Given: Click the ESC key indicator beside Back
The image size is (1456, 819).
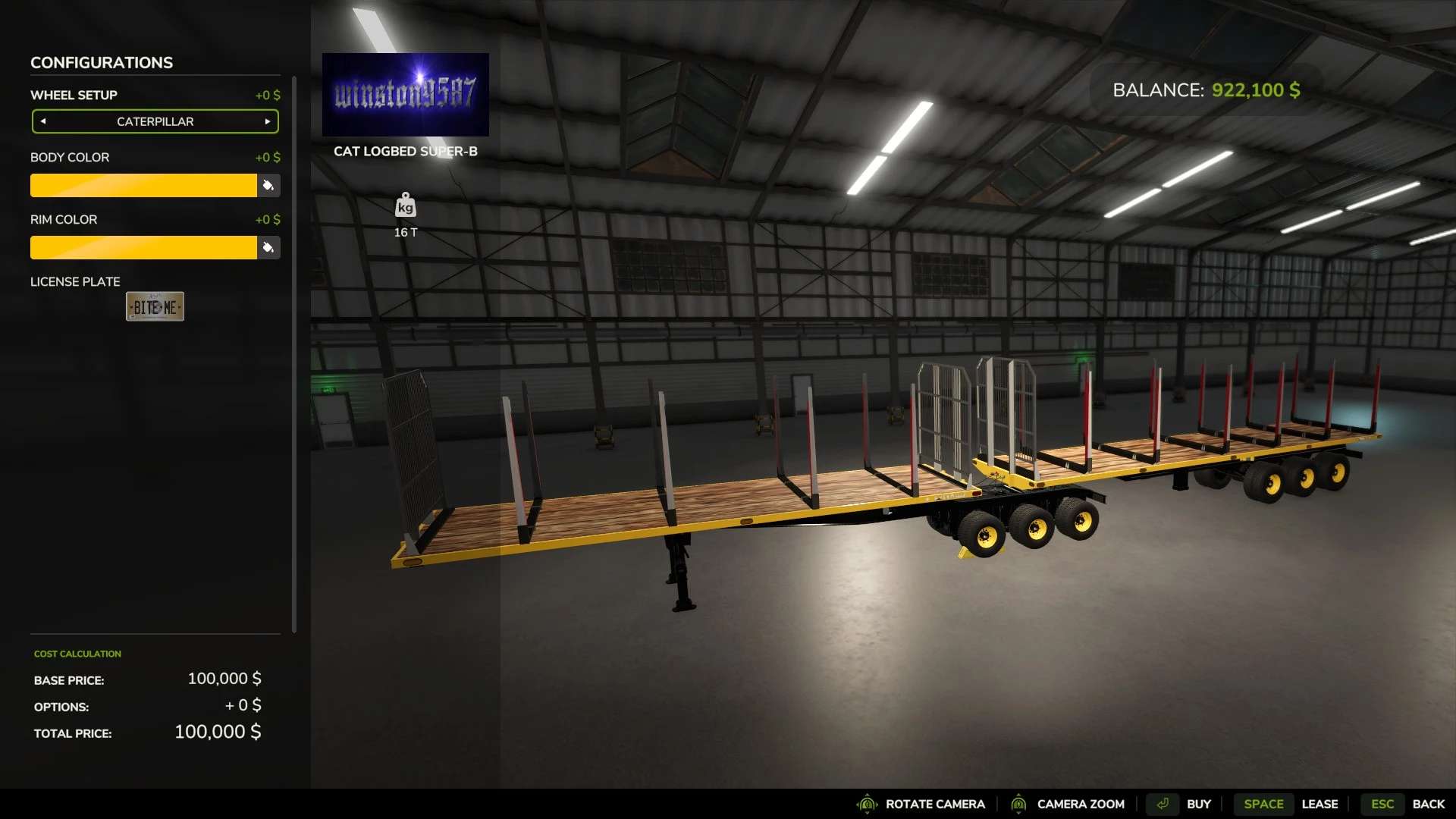Looking at the screenshot, I should click(1383, 804).
